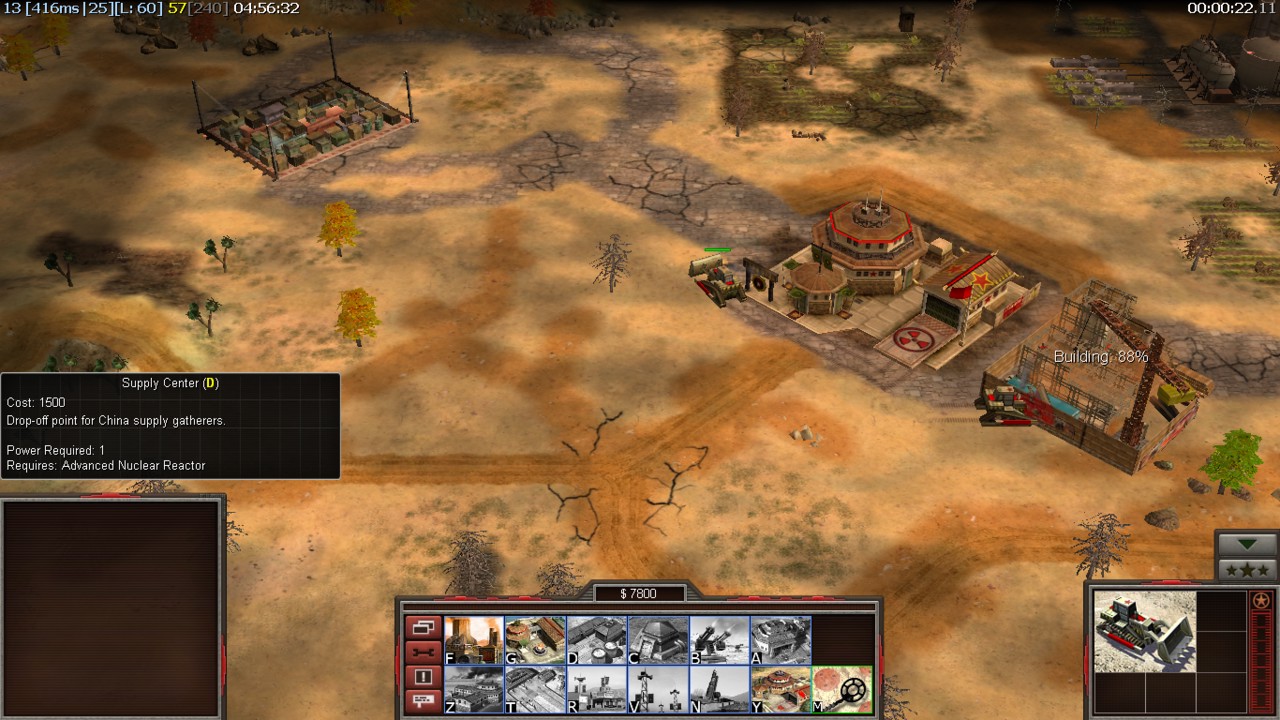The image size is (1280, 720).
Task: Choose the Airfield build icon (T)
Action: [x=535, y=690]
